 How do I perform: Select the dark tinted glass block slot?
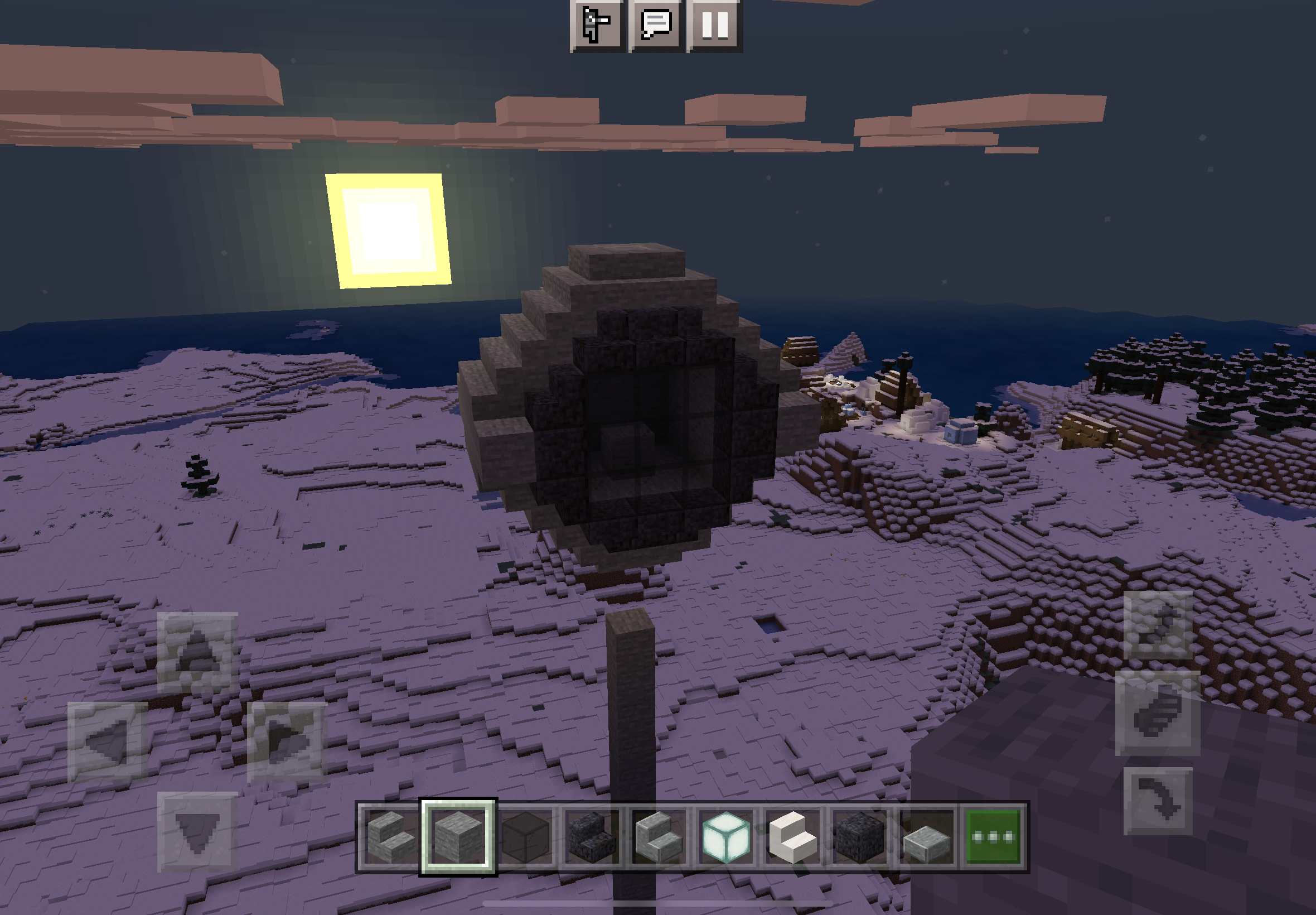point(525,837)
